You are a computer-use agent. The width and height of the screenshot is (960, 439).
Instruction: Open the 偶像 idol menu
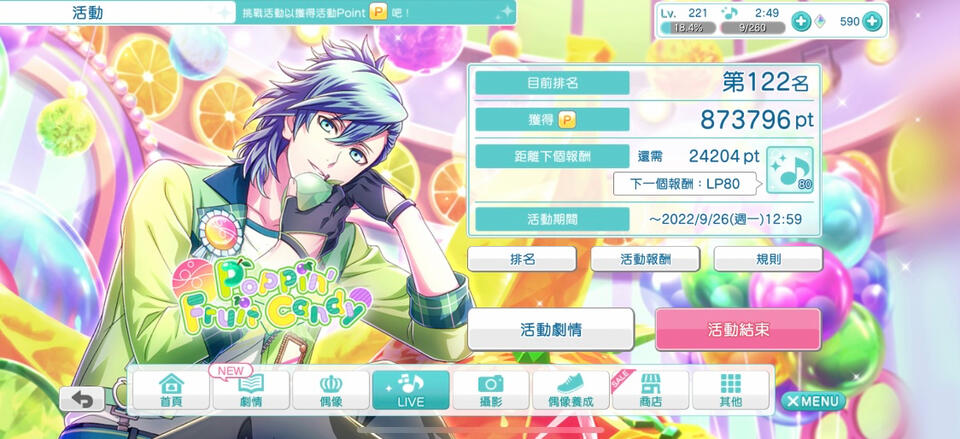coord(331,390)
